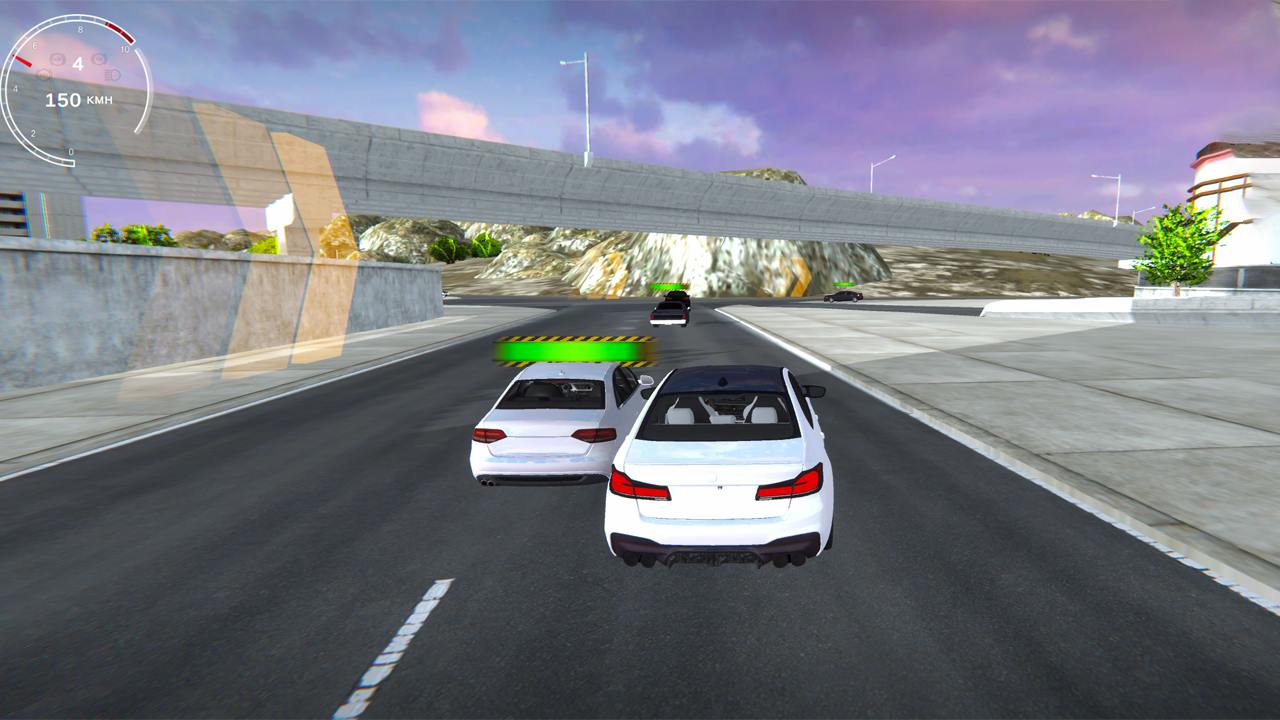This screenshot has width=1280, height=720.
Task: Click the 150 speed readout
Action: 63,99
